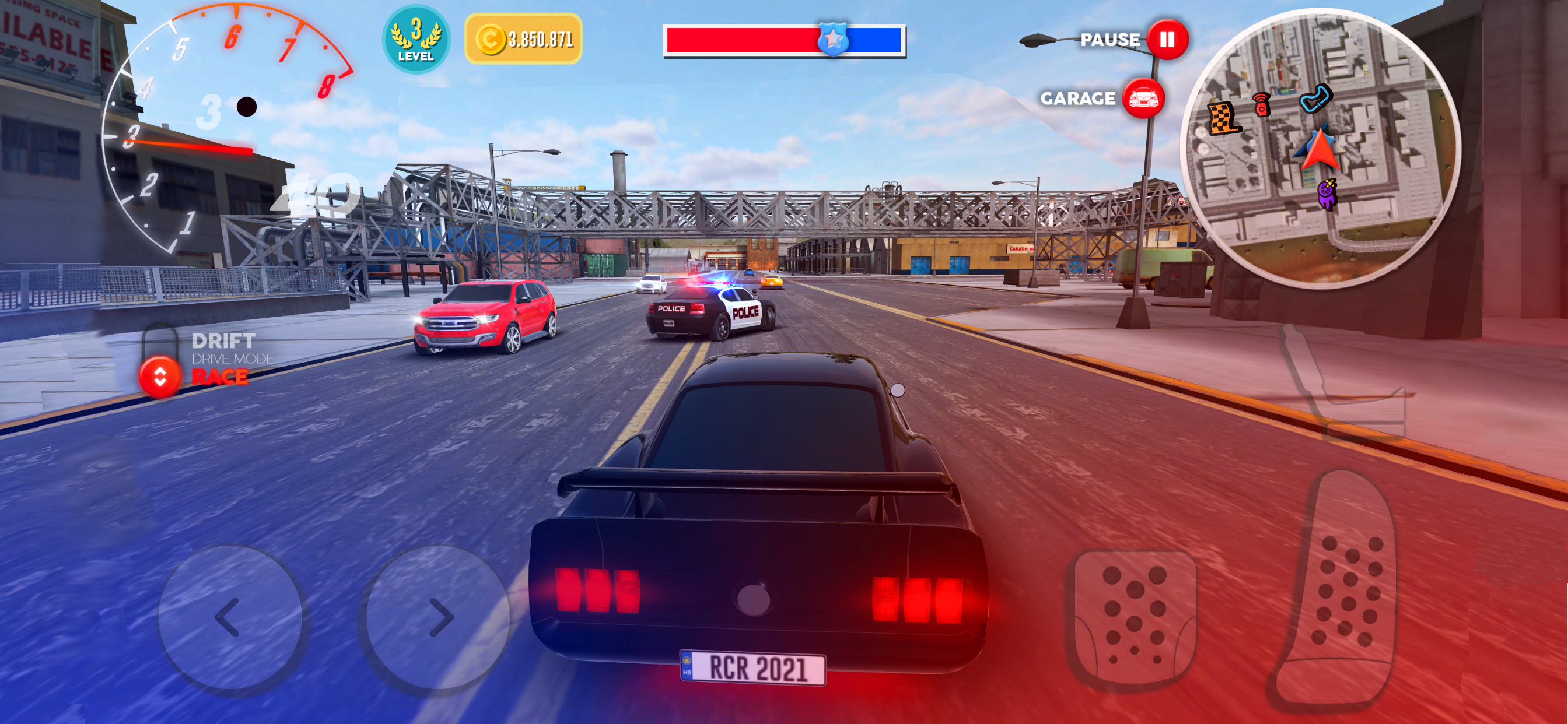Tap the brake pedal
Viewport: 1568px width, 724px height.
pyautogui.click(x=1135, y=618)
